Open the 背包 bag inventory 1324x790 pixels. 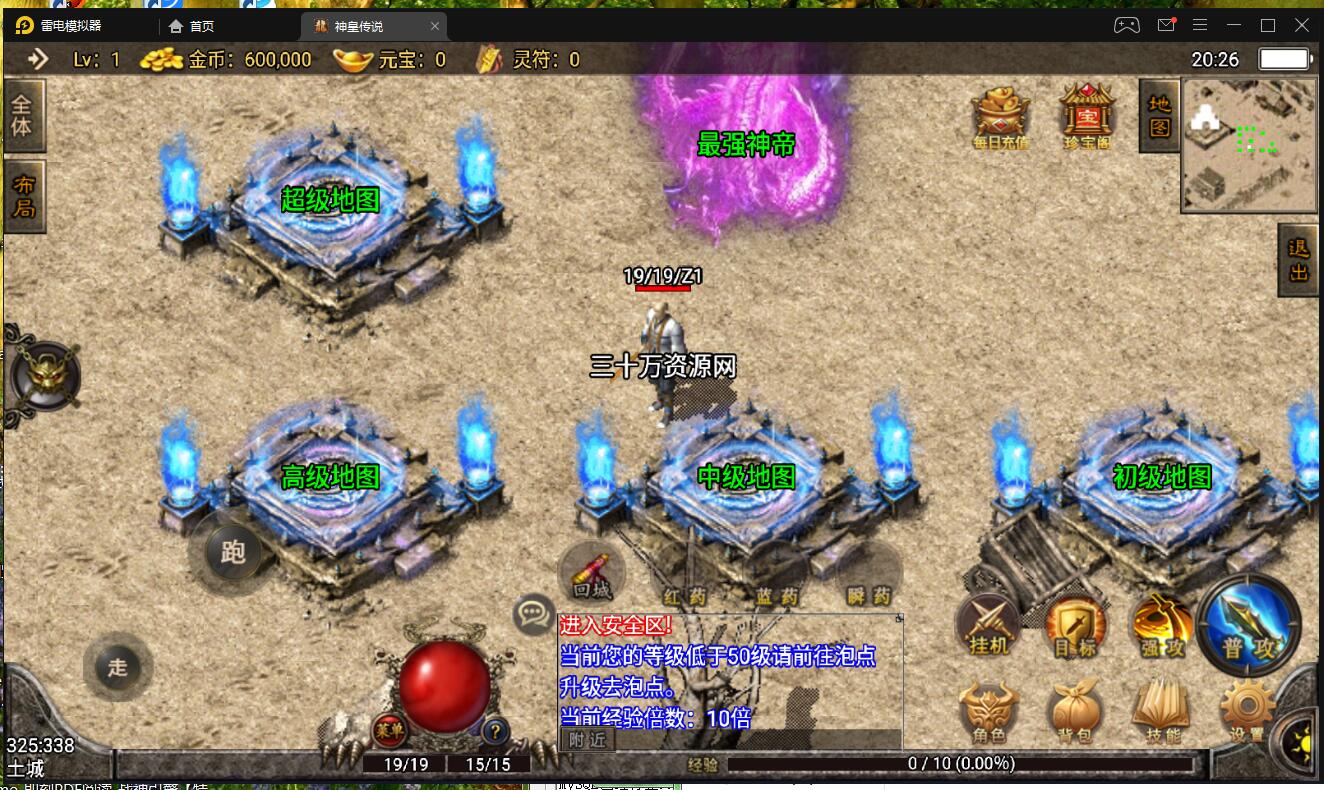coord(1075,711)
